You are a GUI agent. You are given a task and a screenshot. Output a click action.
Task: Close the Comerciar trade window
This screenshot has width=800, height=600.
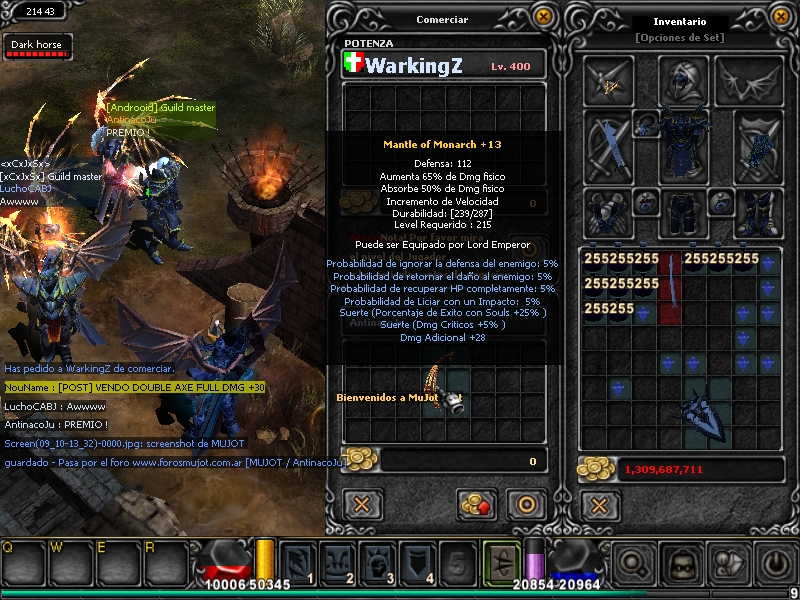tap(543, 16)
